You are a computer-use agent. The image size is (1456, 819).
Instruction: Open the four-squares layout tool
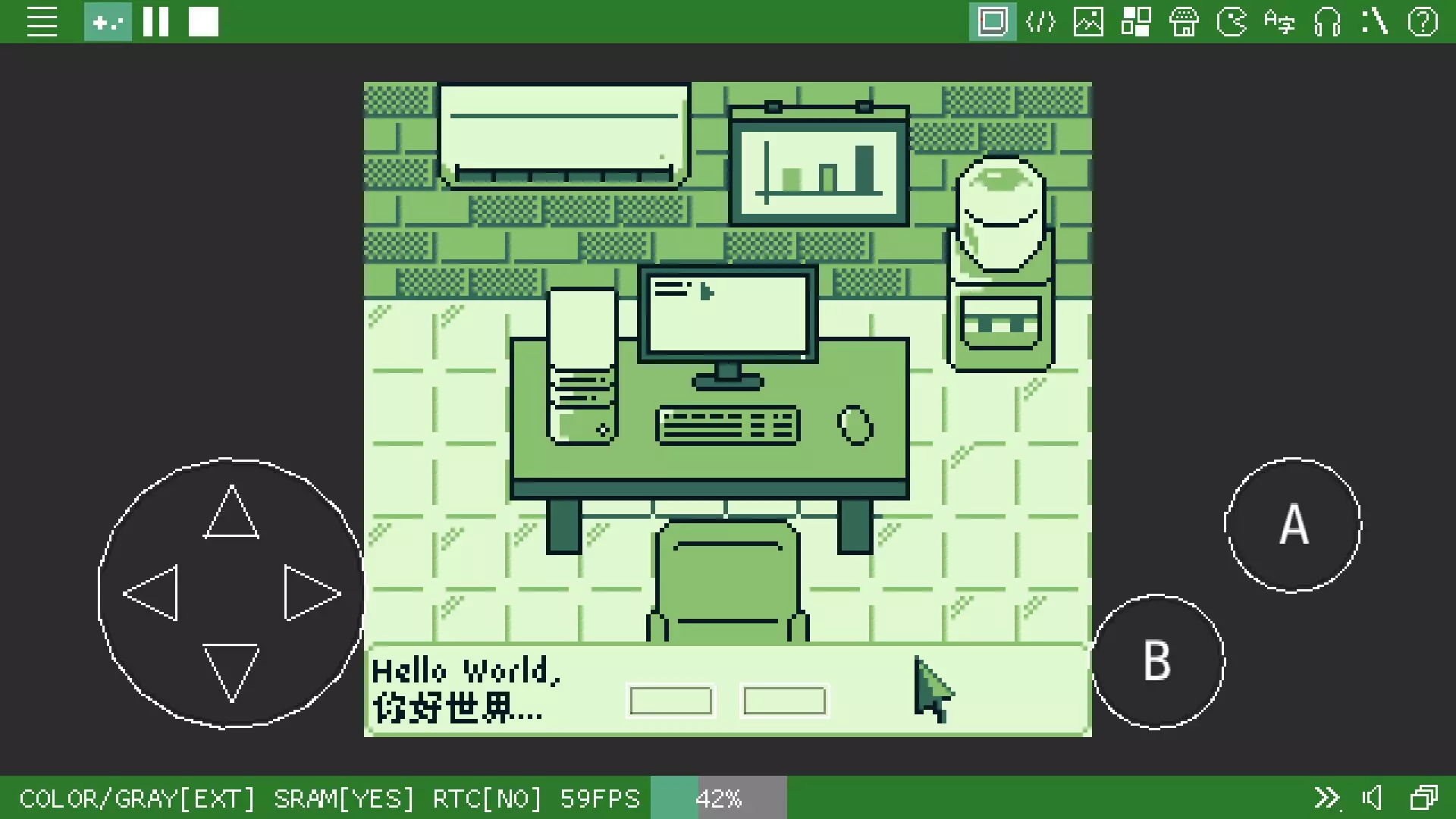coord(1136,22)
